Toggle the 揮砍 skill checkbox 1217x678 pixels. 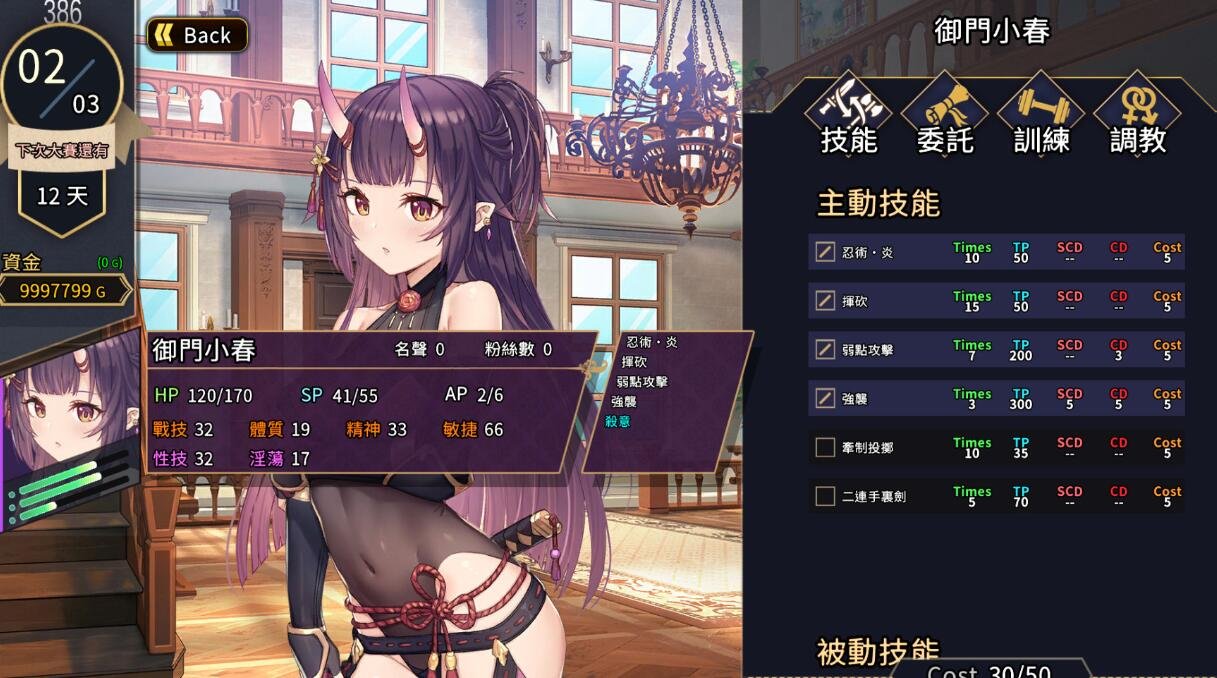pos(825,300)
